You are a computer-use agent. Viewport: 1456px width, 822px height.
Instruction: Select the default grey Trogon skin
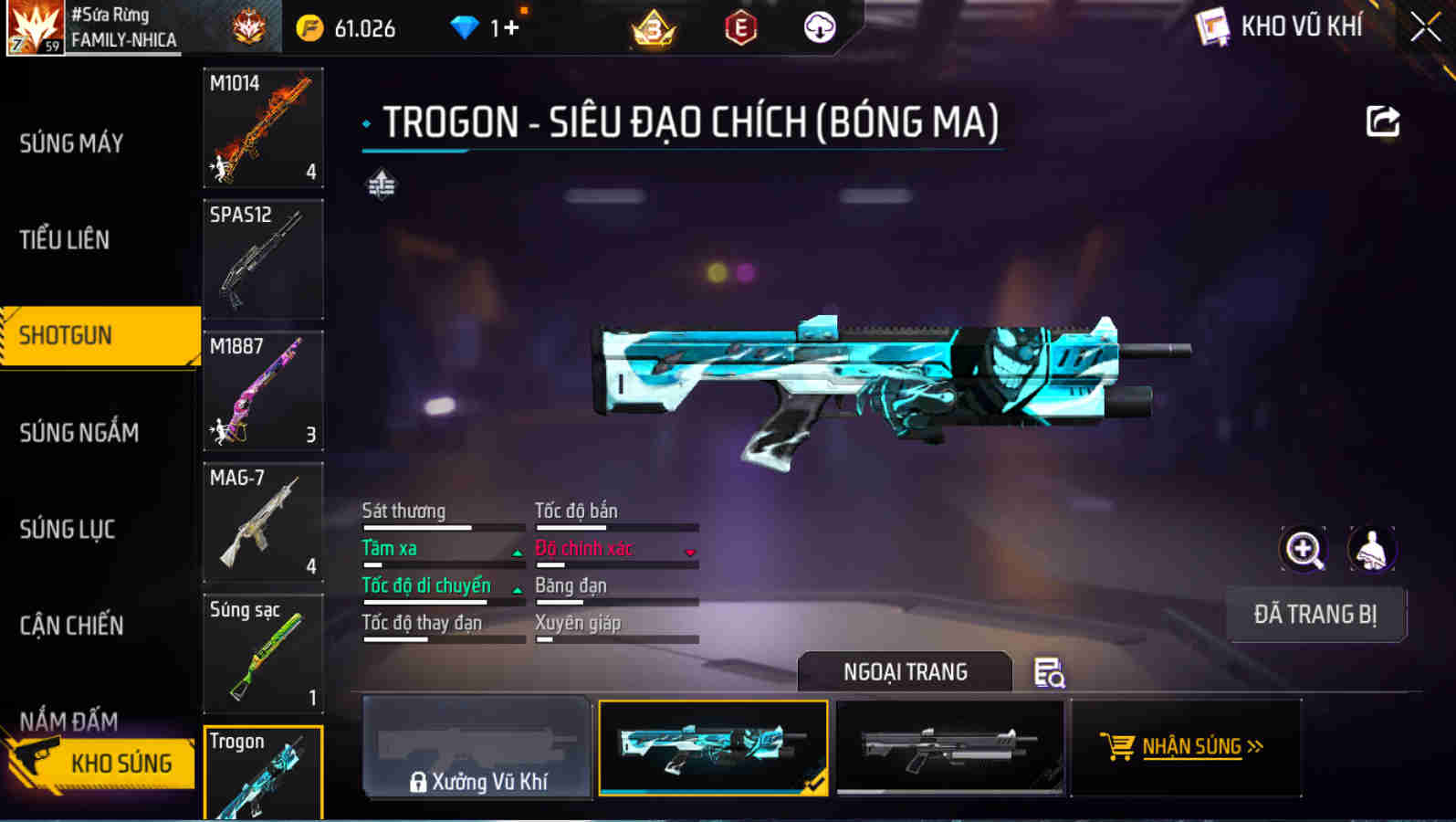point(950,748)
